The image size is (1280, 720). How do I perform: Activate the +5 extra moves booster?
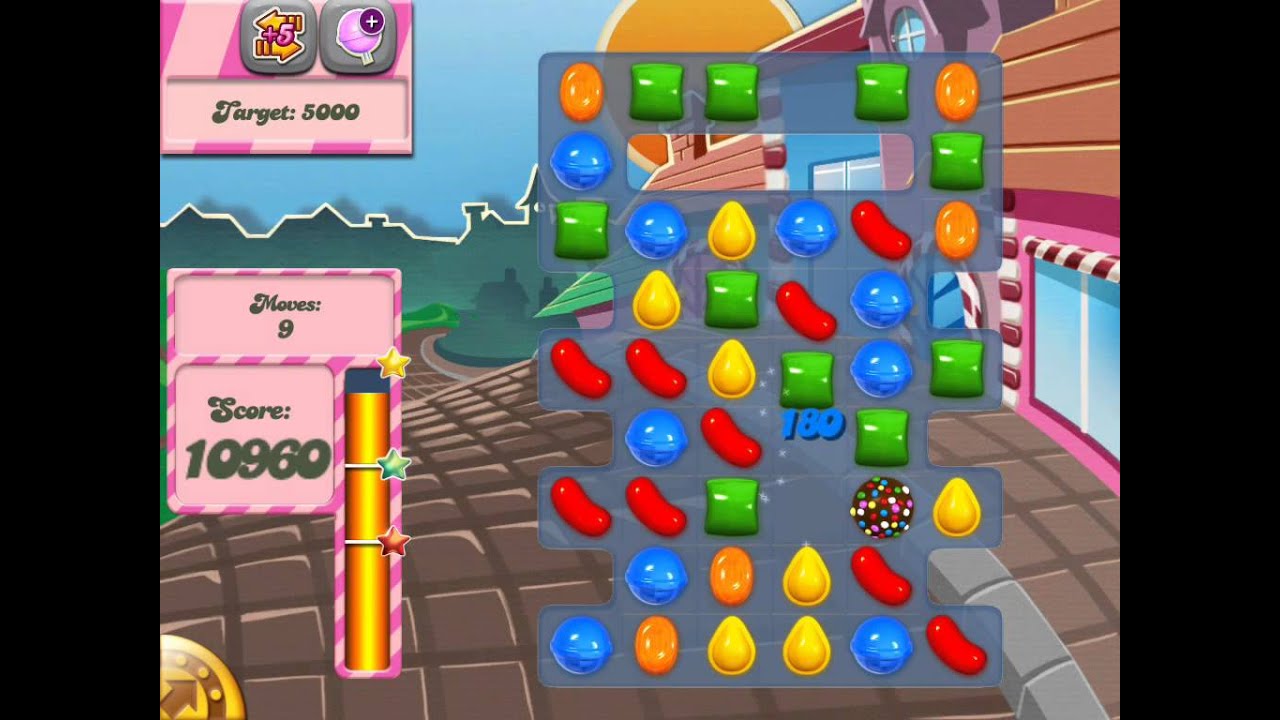click(x=278, y=38)
